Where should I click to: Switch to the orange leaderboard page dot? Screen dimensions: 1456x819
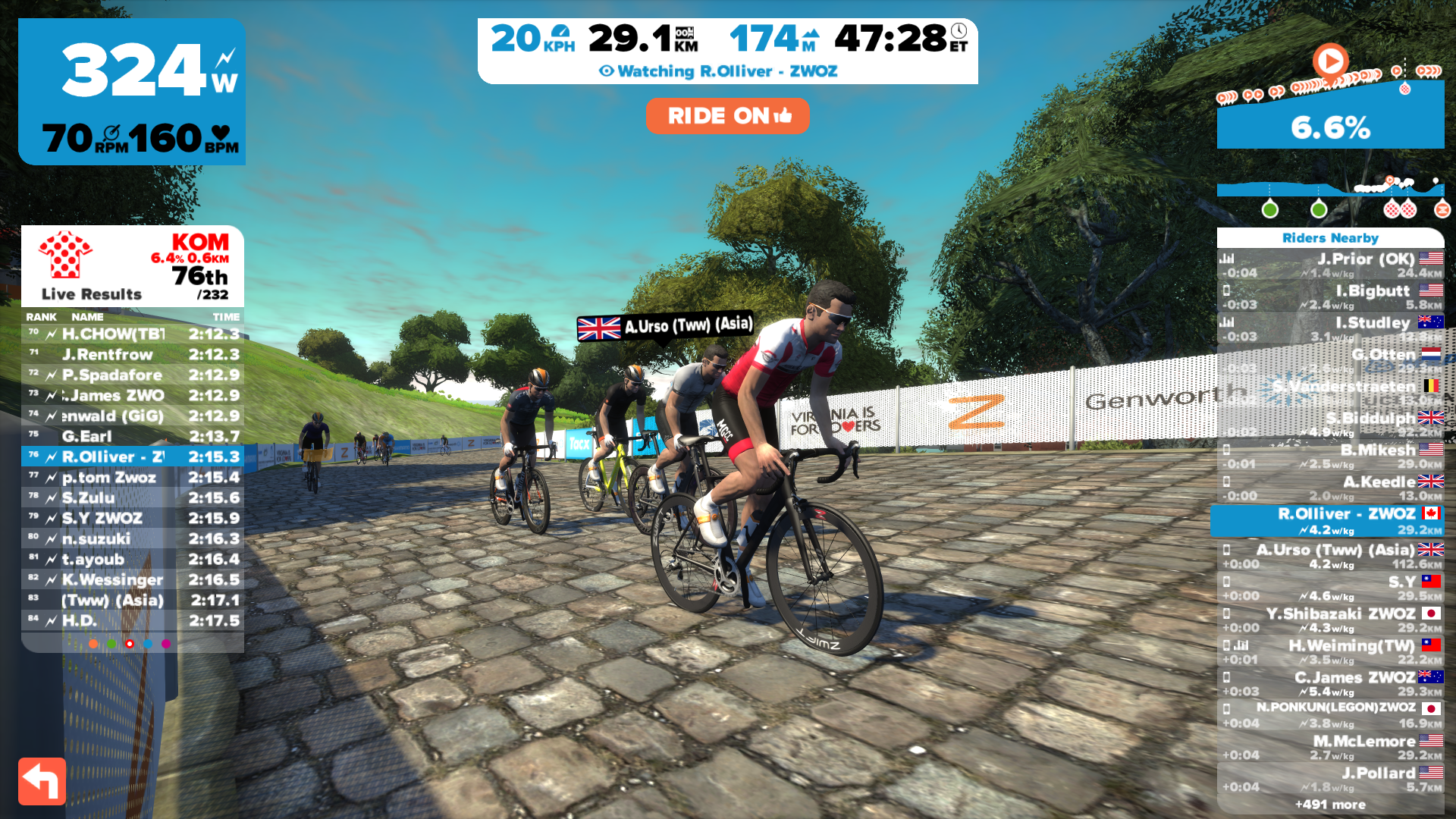[x=93, y=644]
